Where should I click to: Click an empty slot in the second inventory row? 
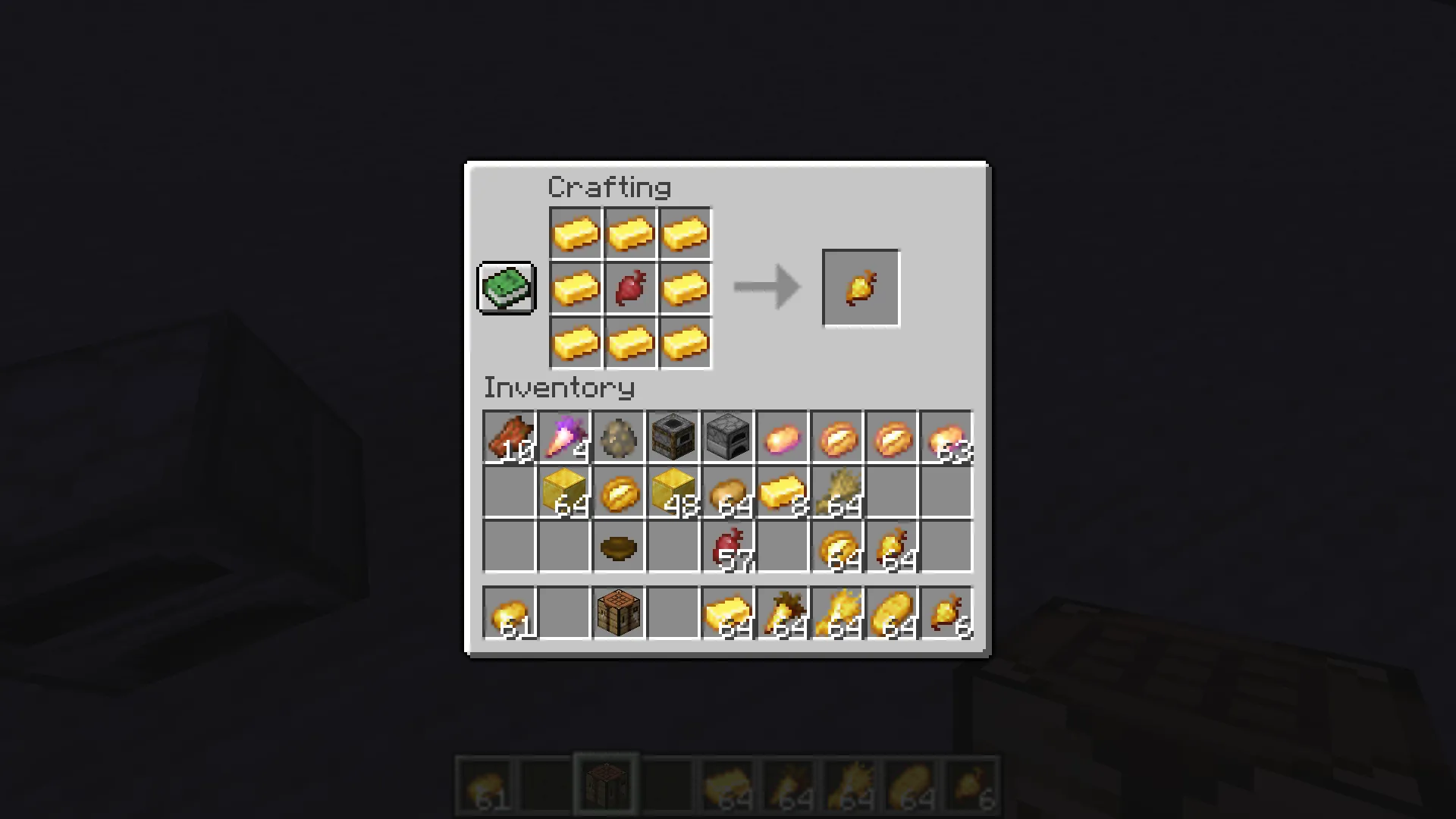pyautogui.click(x=509, y=492)
